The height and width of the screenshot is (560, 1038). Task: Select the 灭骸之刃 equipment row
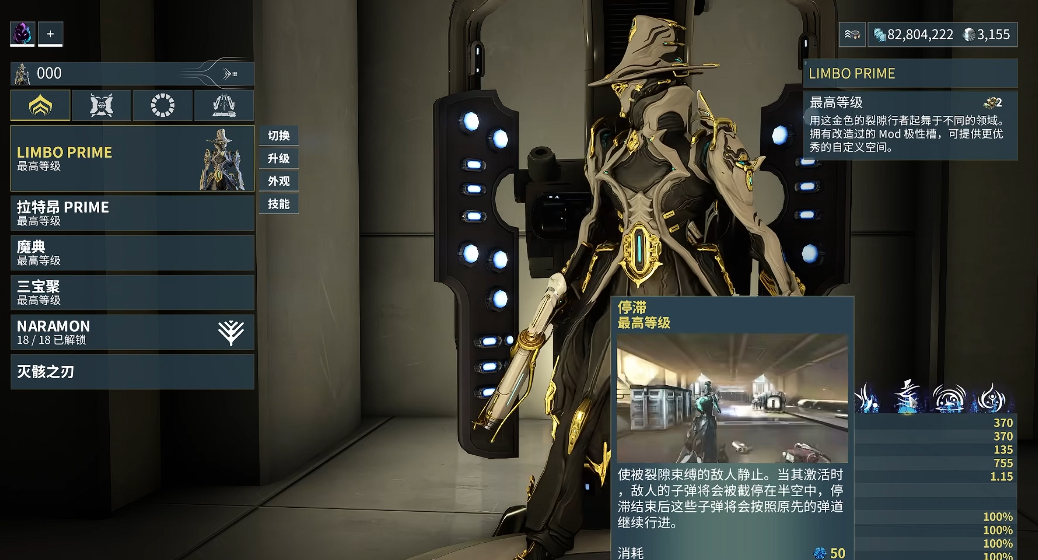(132, 372)
